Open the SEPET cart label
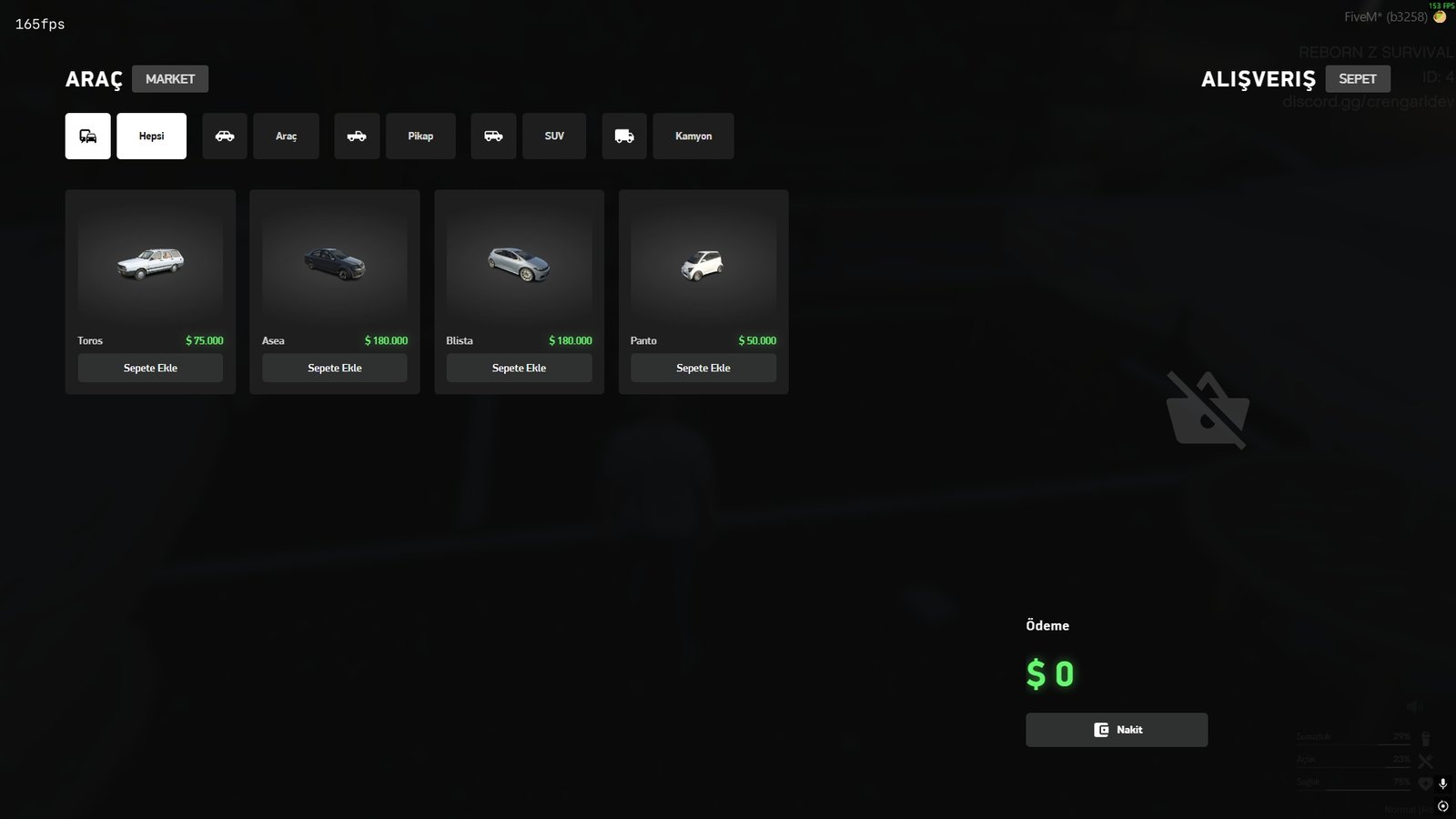 (x=1357, y=79)
